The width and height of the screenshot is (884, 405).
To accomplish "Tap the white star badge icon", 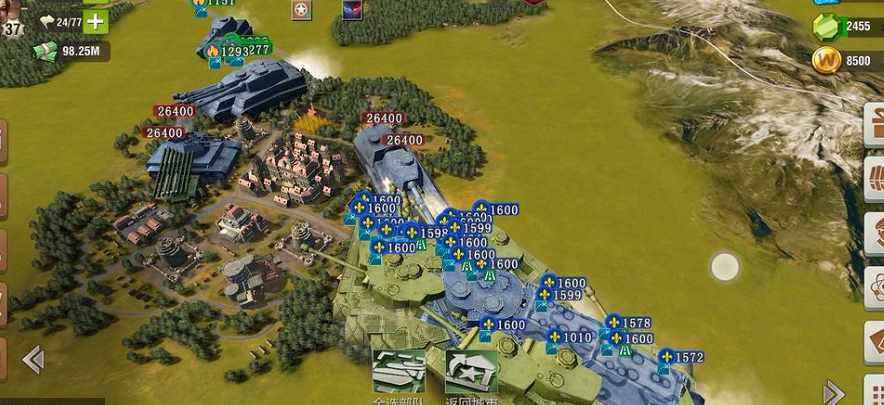I will (301, 10).
